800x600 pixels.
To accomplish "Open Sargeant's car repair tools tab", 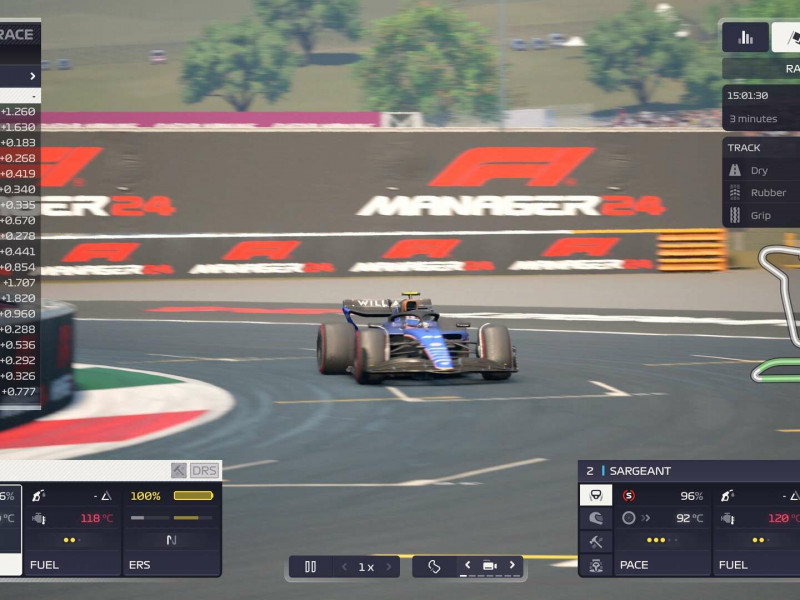I will pyautogui.click(x=596, y=542).
